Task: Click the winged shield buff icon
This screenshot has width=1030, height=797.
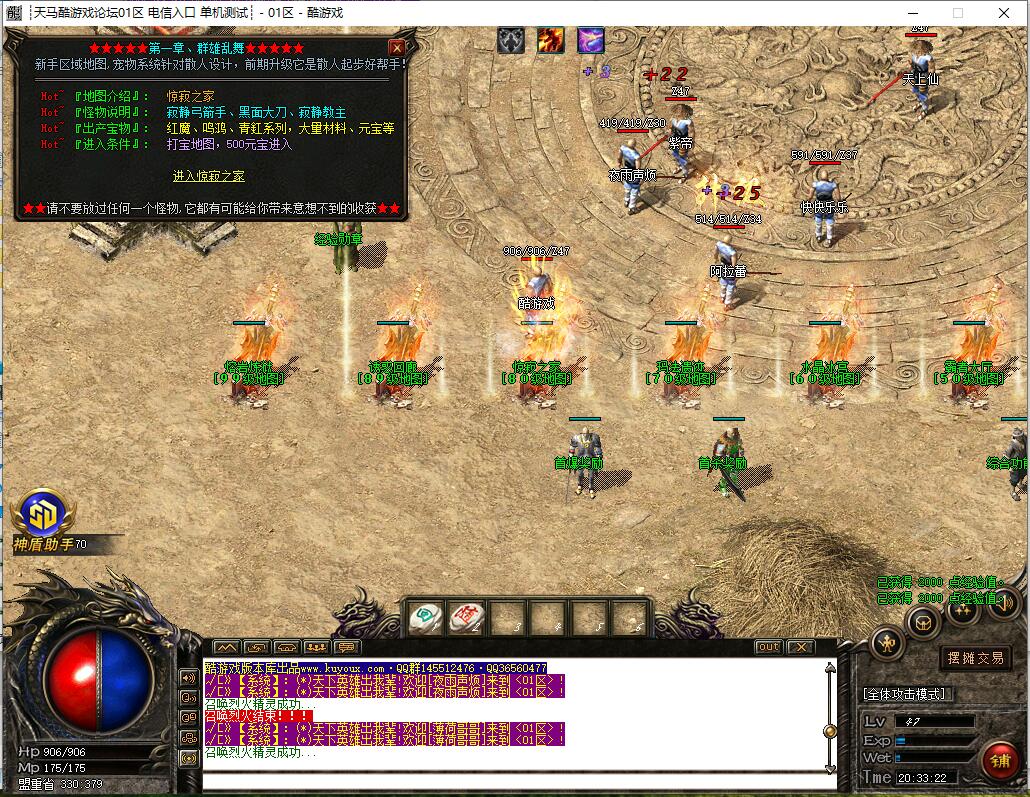Action: [x=511, y=40]
